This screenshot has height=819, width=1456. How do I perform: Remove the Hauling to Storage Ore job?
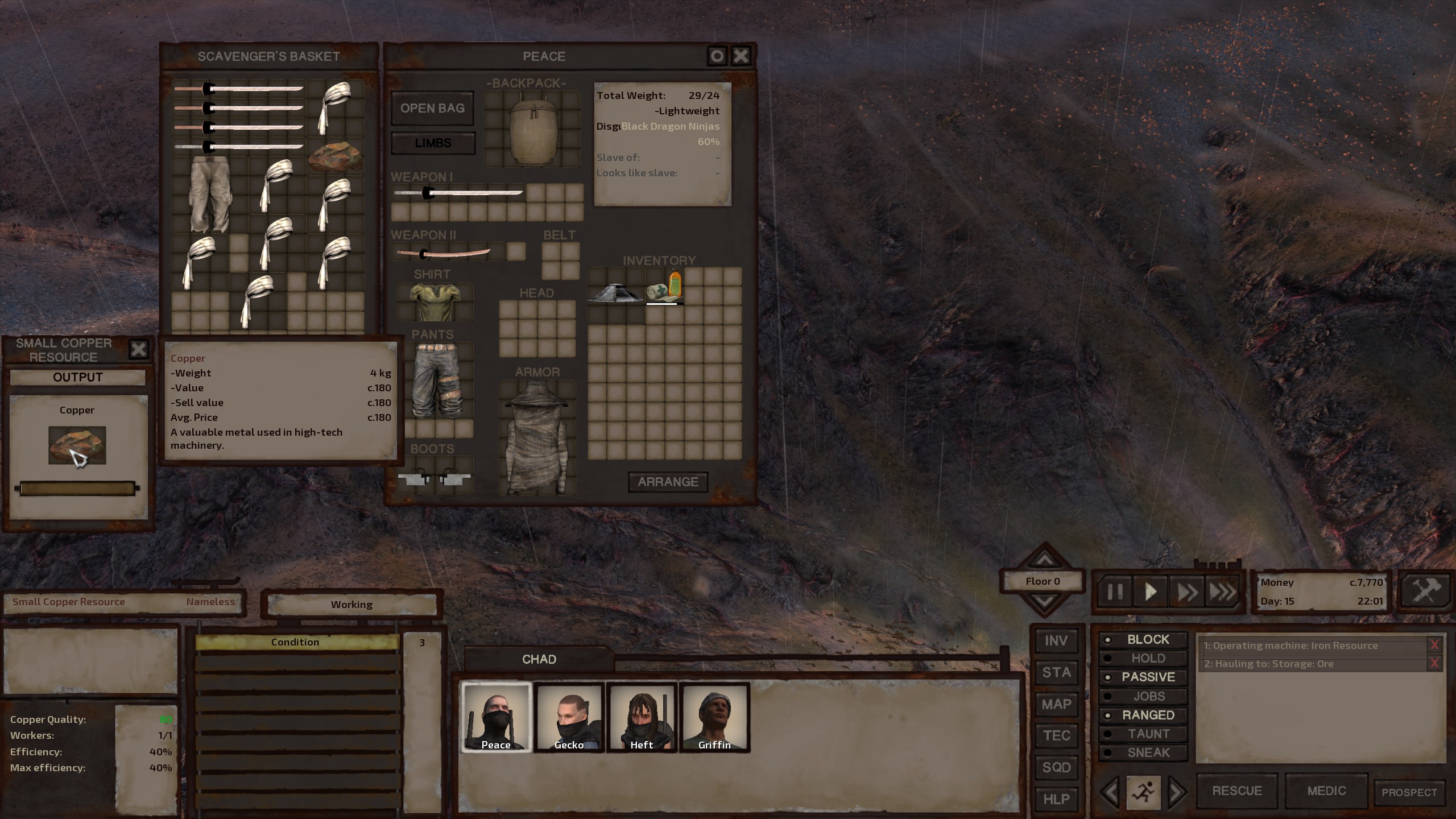tap(1434, 663)
